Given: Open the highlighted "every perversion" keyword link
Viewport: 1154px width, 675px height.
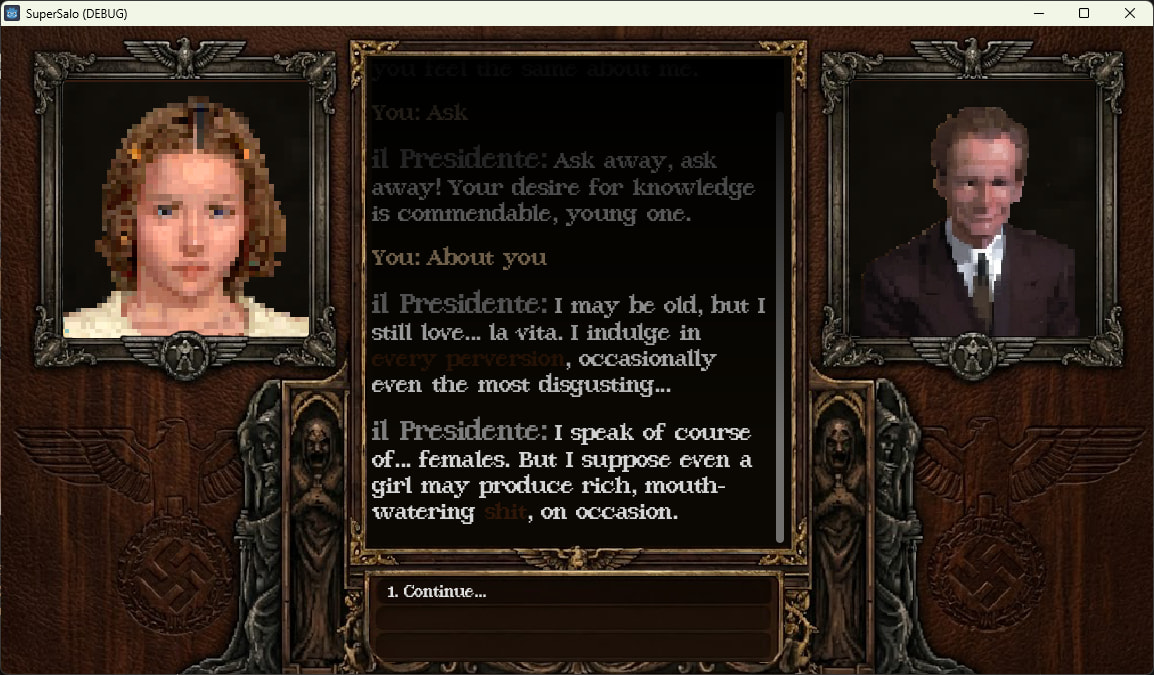Looking at the screenshot, I should [x=468, y=358].
